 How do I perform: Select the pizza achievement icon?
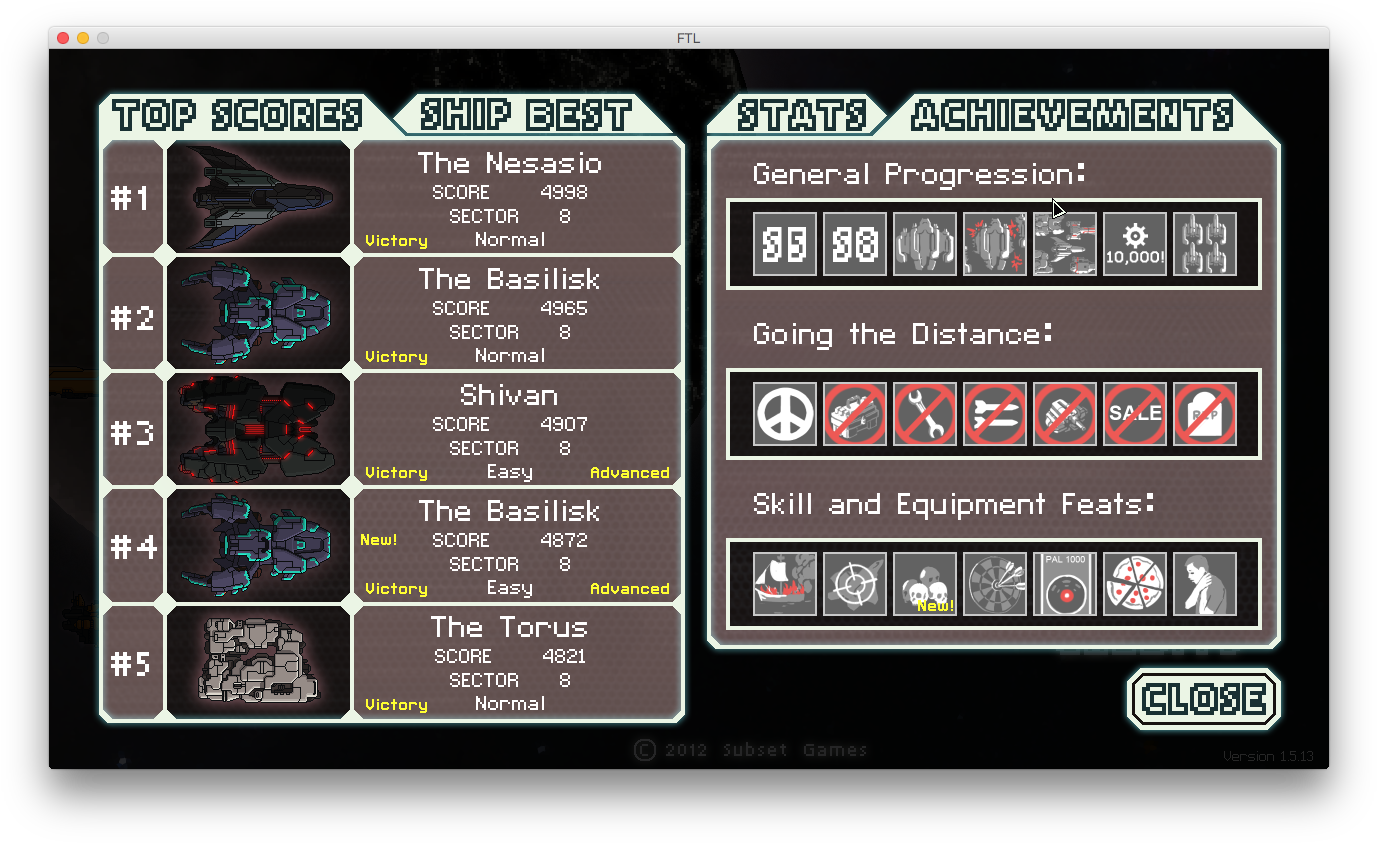point(1135,584)
